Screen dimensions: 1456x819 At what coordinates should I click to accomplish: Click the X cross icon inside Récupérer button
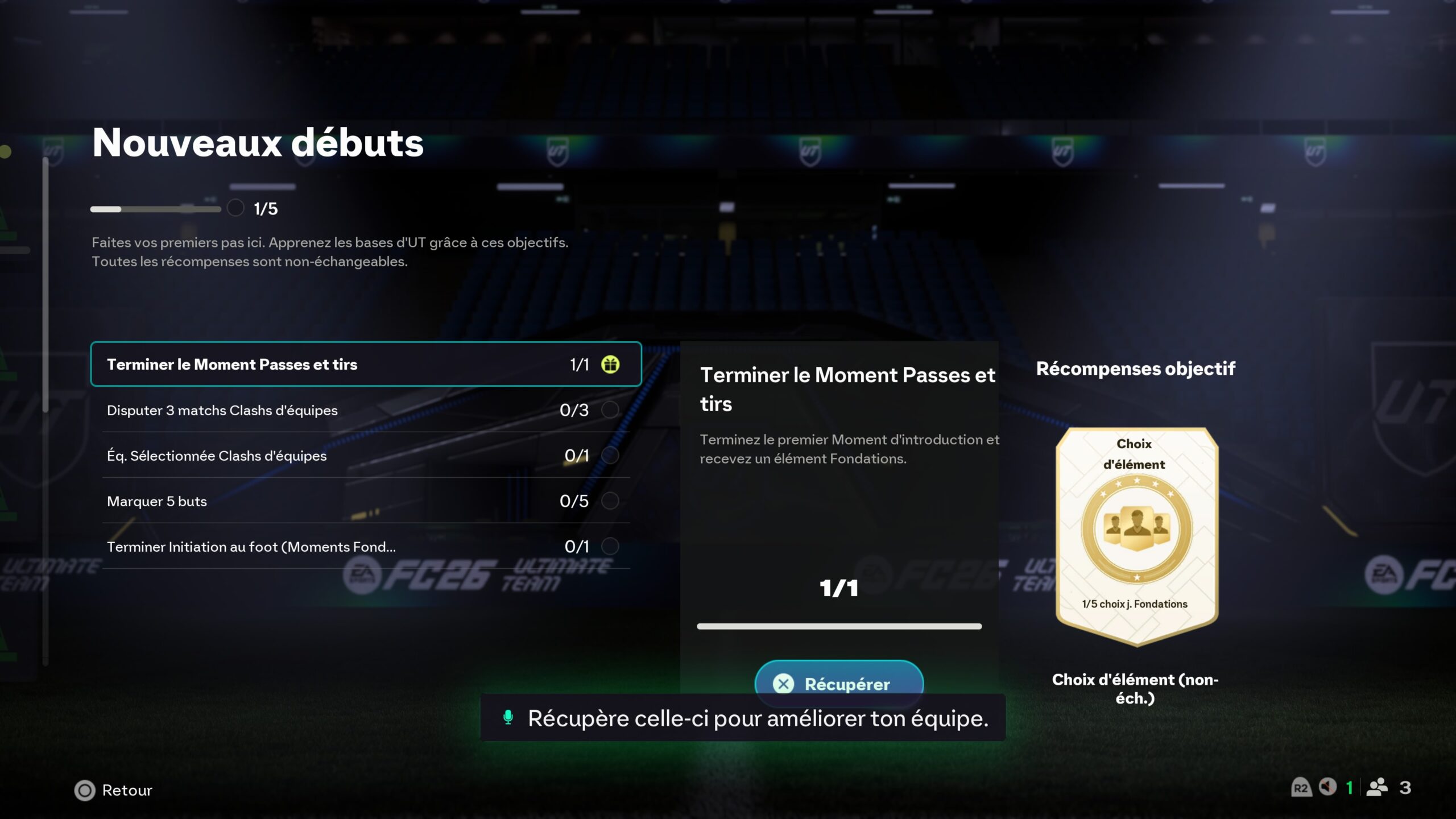tap(784, 684)
